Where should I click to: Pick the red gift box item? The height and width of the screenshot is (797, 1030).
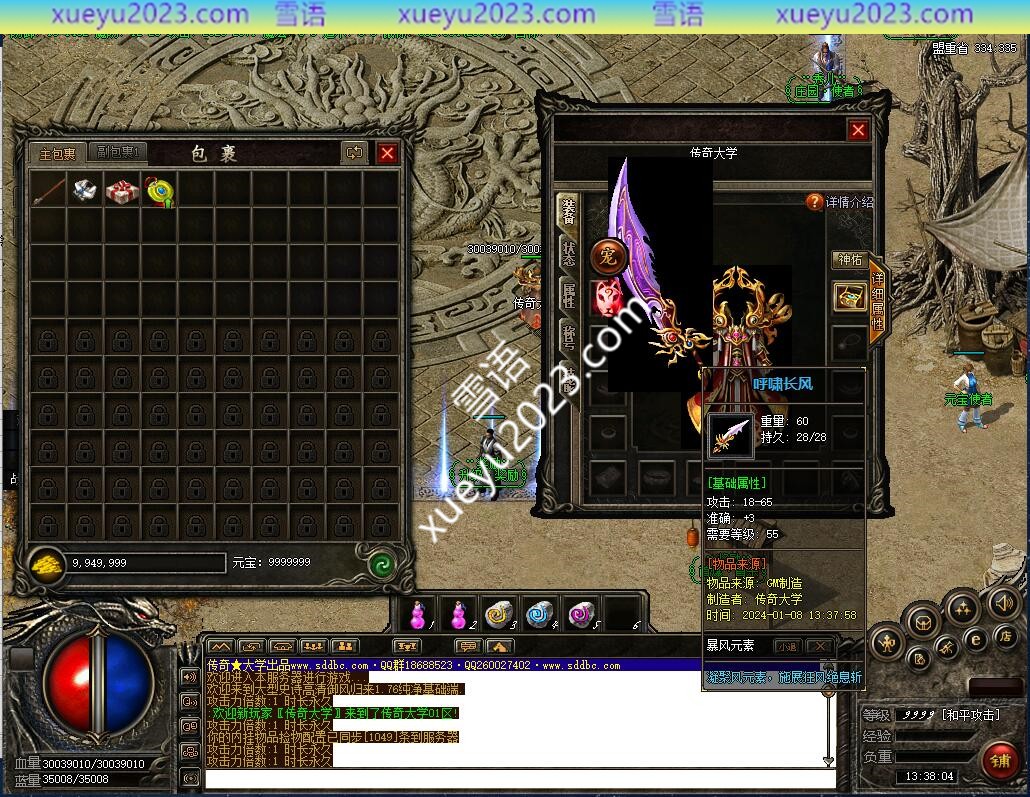point(122,191)
